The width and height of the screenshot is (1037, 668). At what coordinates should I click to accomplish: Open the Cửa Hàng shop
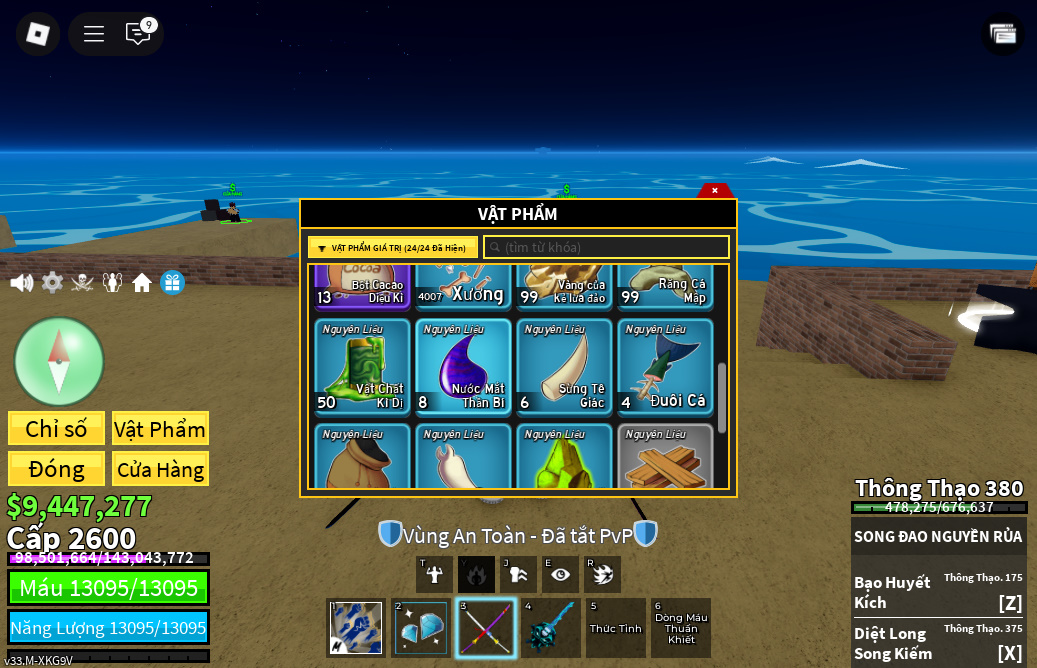tap(160, 469)
